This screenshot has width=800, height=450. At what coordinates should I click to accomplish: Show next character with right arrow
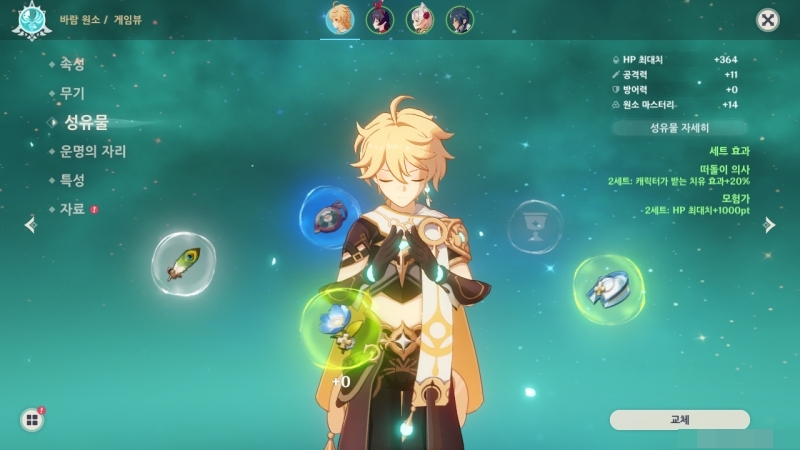(x=770, y=225)
